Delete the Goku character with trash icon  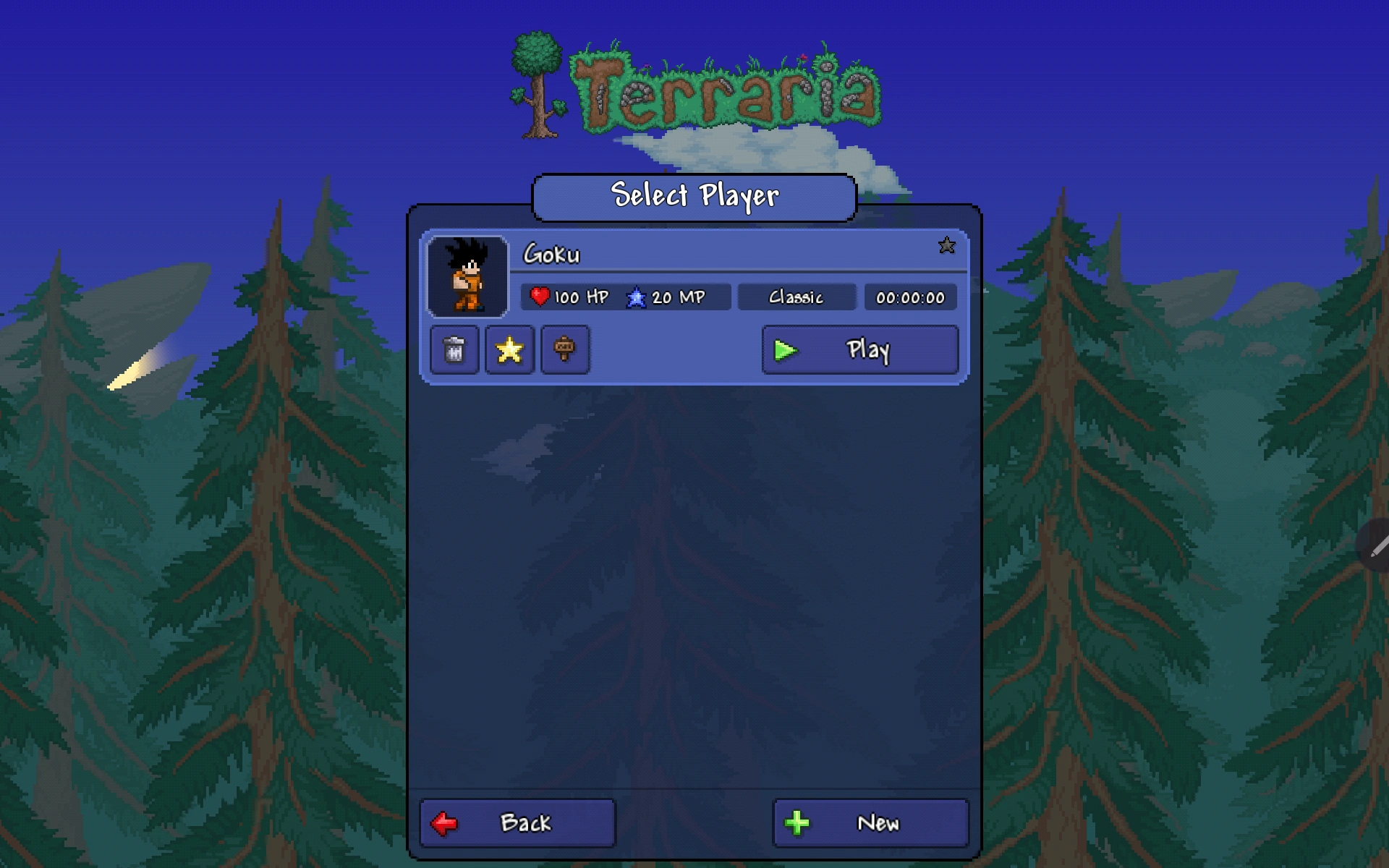(454, 350)
